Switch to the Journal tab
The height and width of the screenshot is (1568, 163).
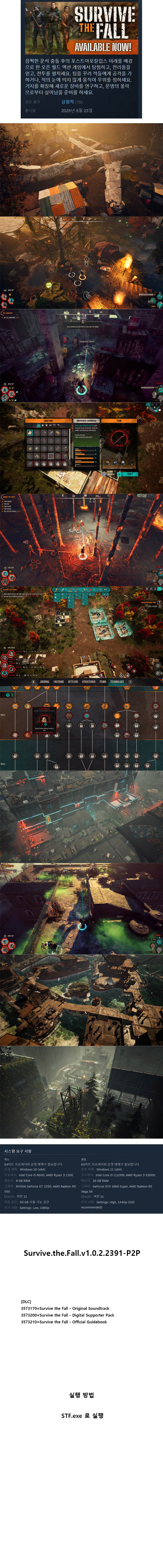click(x=44, y=682)
